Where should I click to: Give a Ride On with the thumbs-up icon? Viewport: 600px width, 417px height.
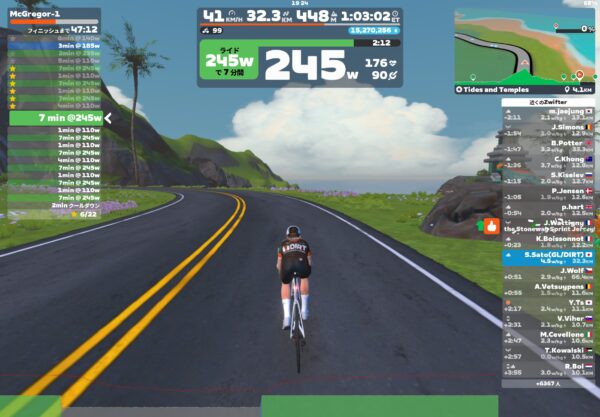pyautogui.click(x=491, y=226)
